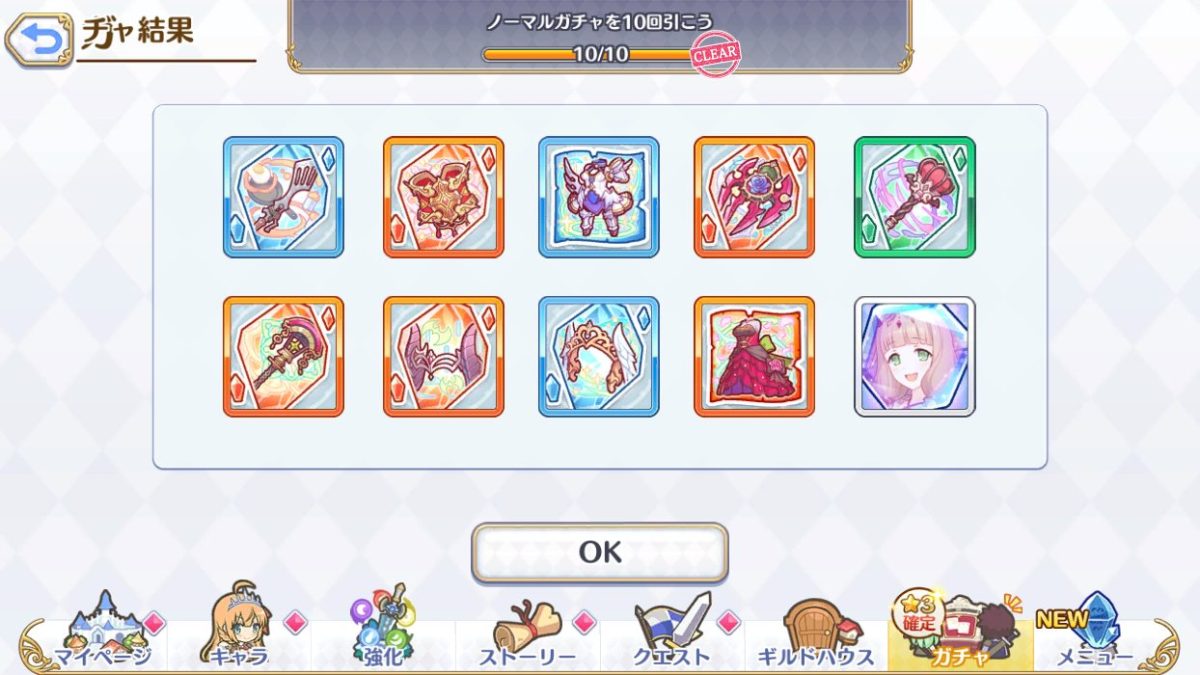The width and height of the screenshot is (1200, 675).
Task: Switch to the キャラ character tab
Action: [x=240, y=631]
